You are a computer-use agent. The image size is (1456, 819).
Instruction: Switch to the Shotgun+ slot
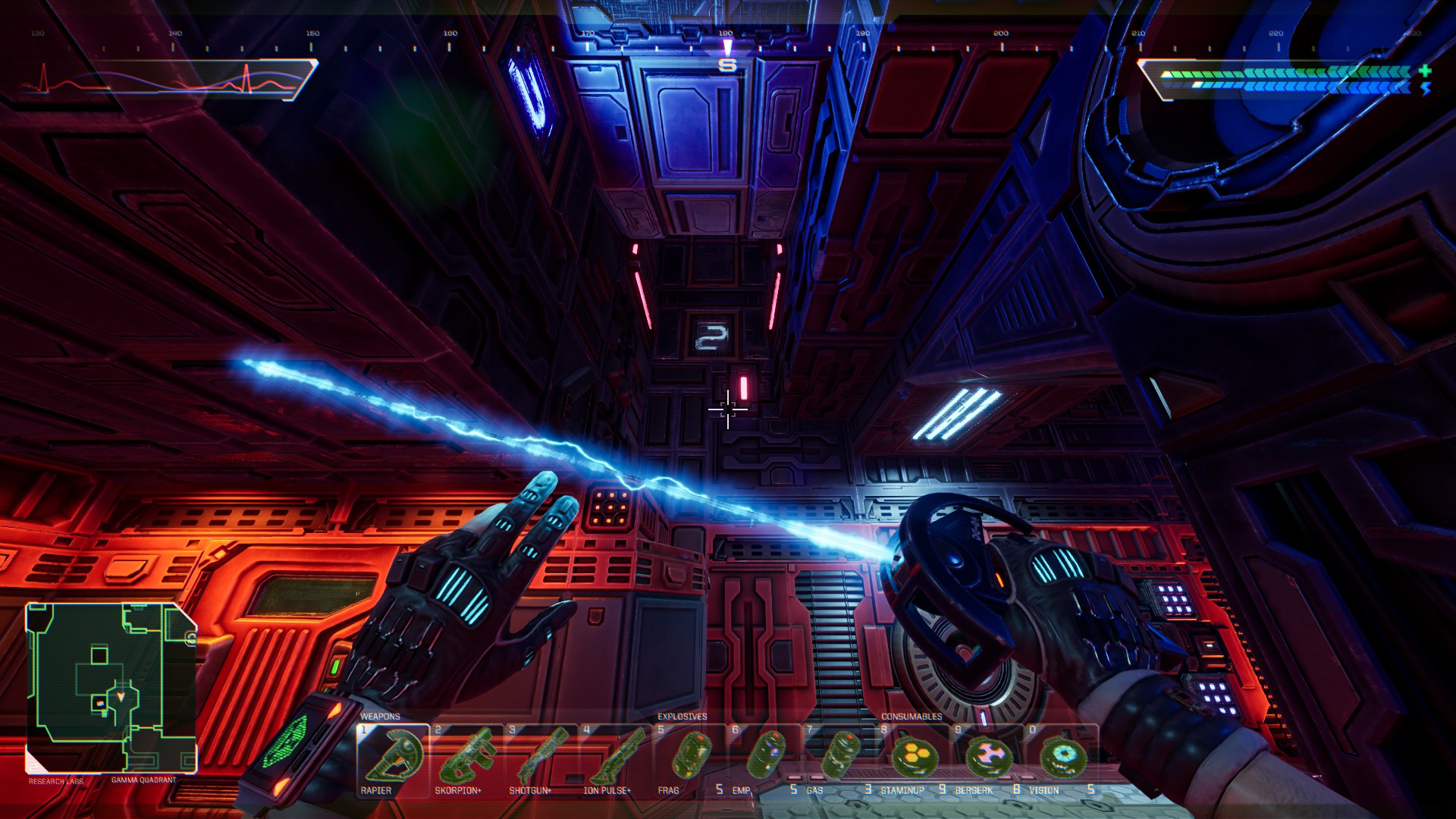[541, 760]
